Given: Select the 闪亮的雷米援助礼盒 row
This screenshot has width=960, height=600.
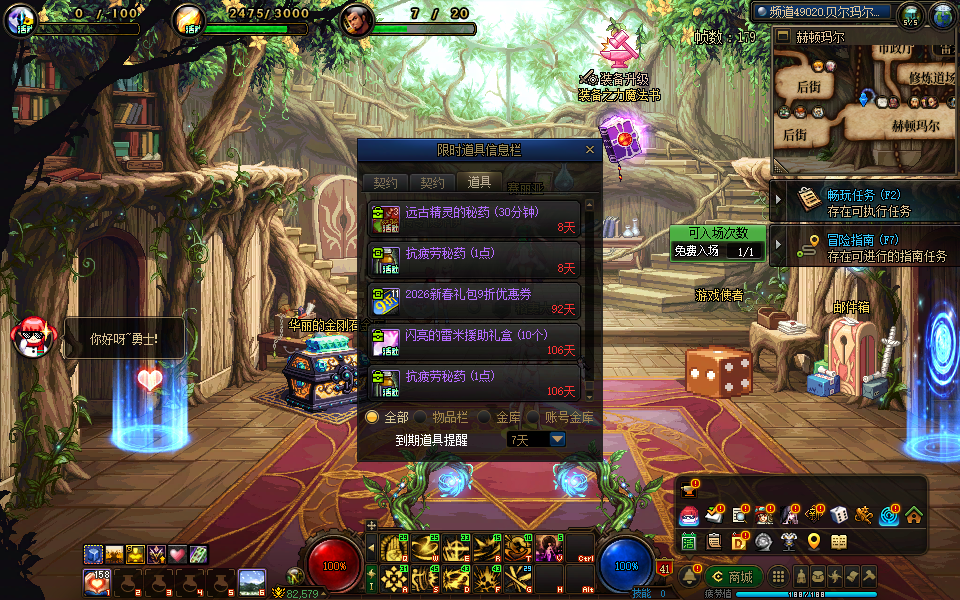Looking at the screenshot, I should point(474,342).
